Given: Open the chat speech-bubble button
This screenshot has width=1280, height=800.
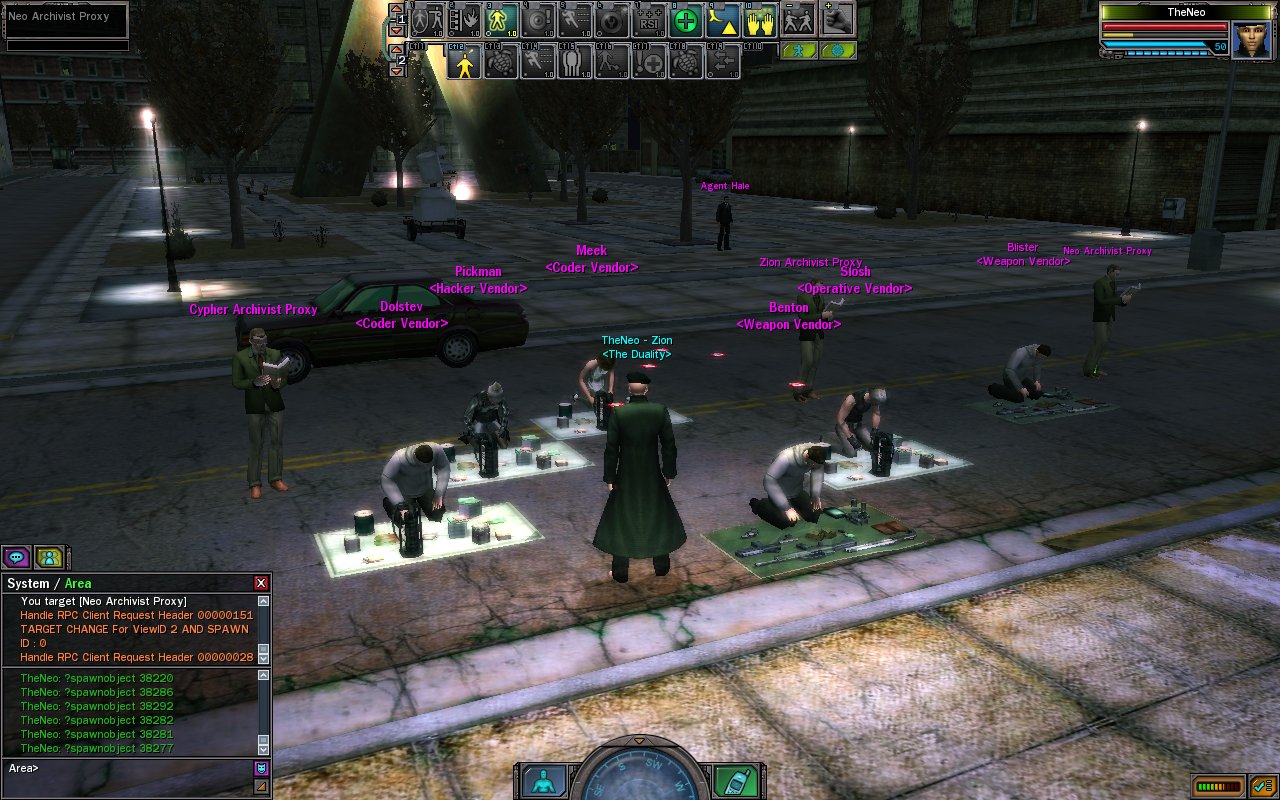Looking at the screenshot, I should tap(16, 557).
